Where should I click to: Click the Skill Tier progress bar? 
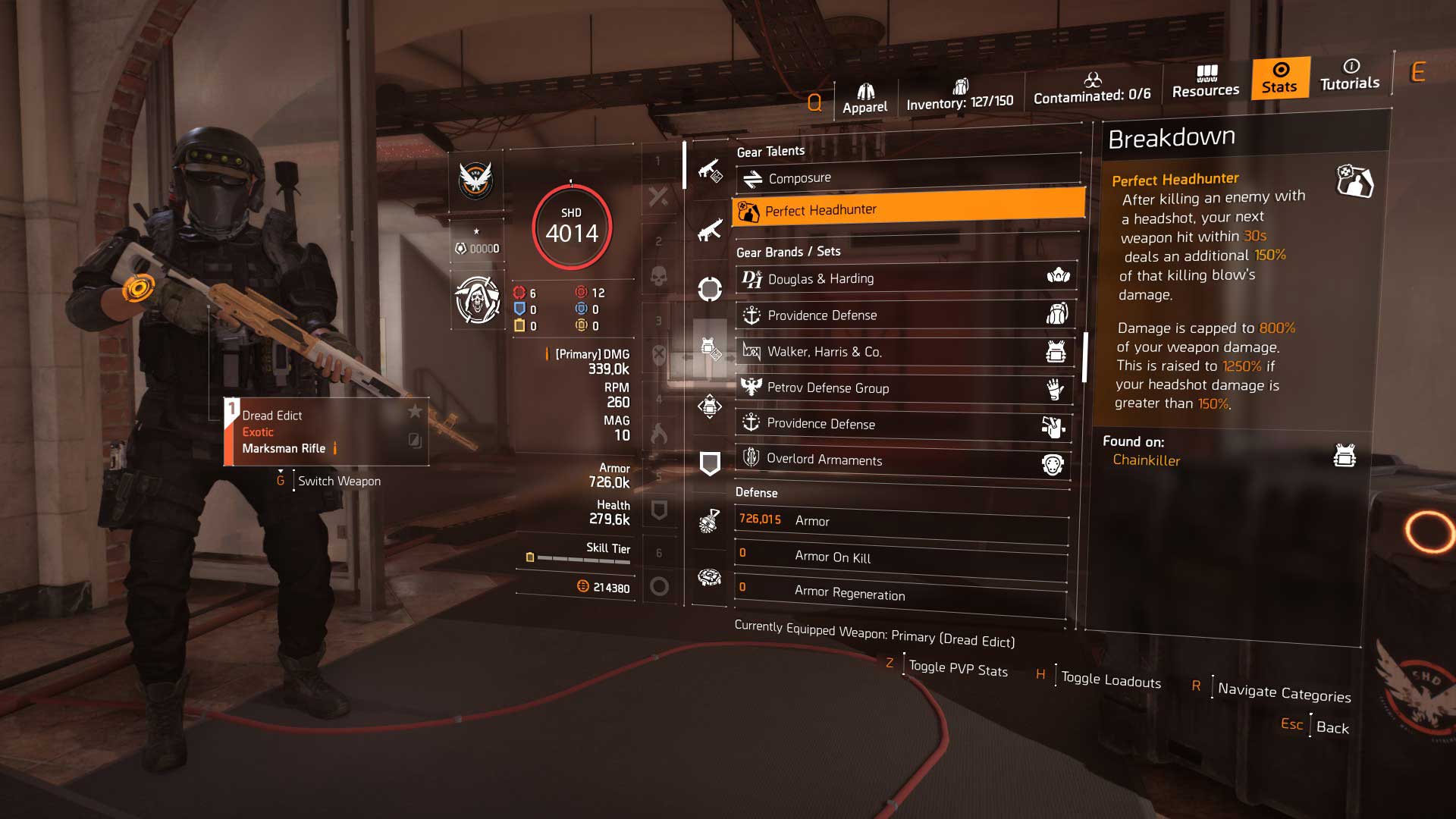580,558
